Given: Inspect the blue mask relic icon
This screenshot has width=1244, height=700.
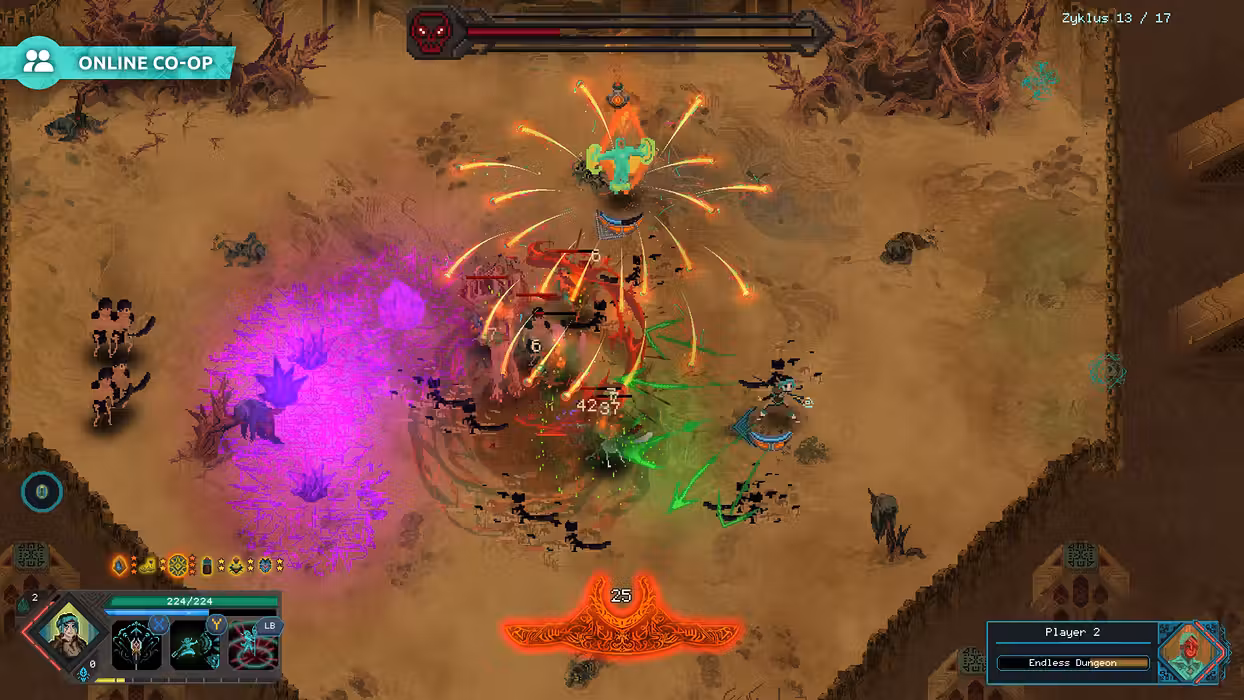Looking at the screenshot, I should click(x=265, y=566).
